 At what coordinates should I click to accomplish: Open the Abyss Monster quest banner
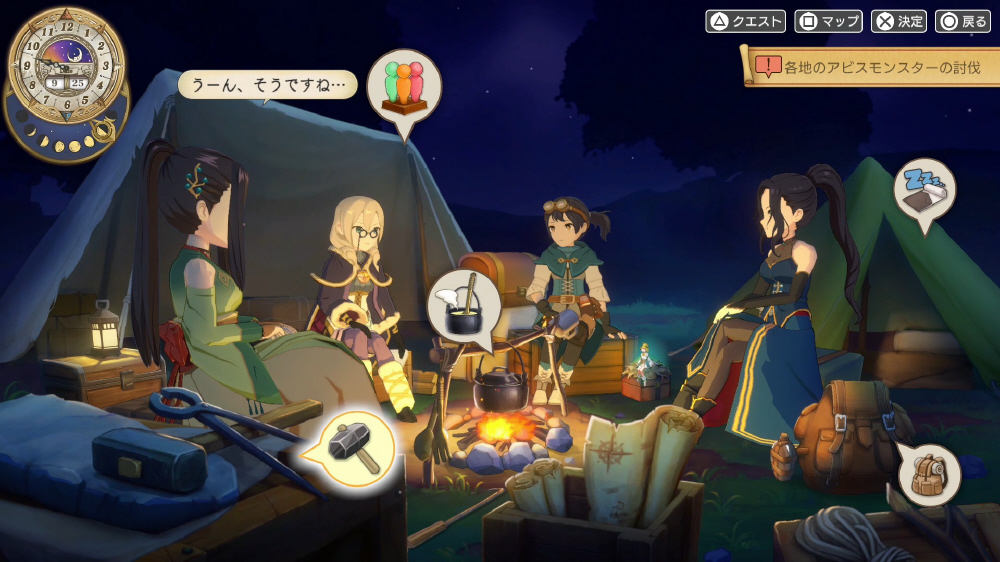click(872, 68)
